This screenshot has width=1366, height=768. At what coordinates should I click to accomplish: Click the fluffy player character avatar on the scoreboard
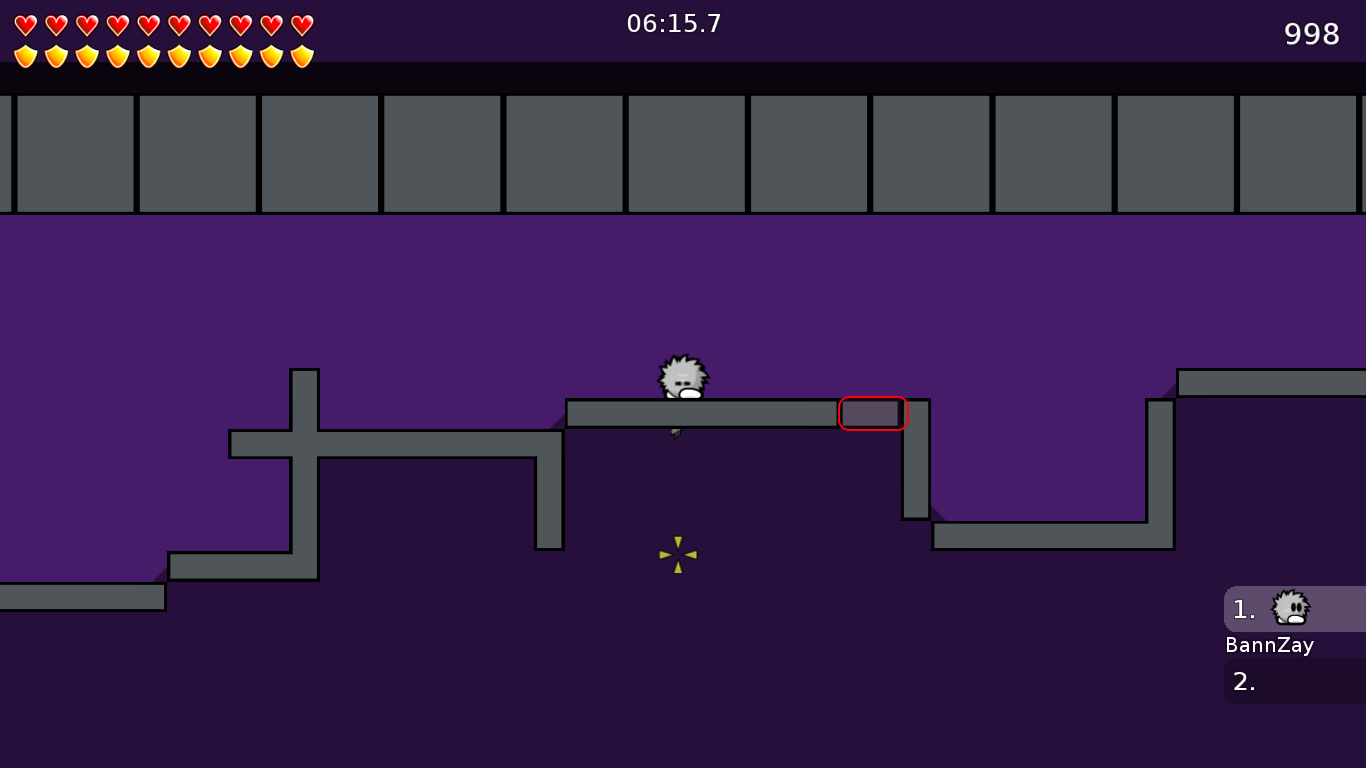(x=1289, y=608)
